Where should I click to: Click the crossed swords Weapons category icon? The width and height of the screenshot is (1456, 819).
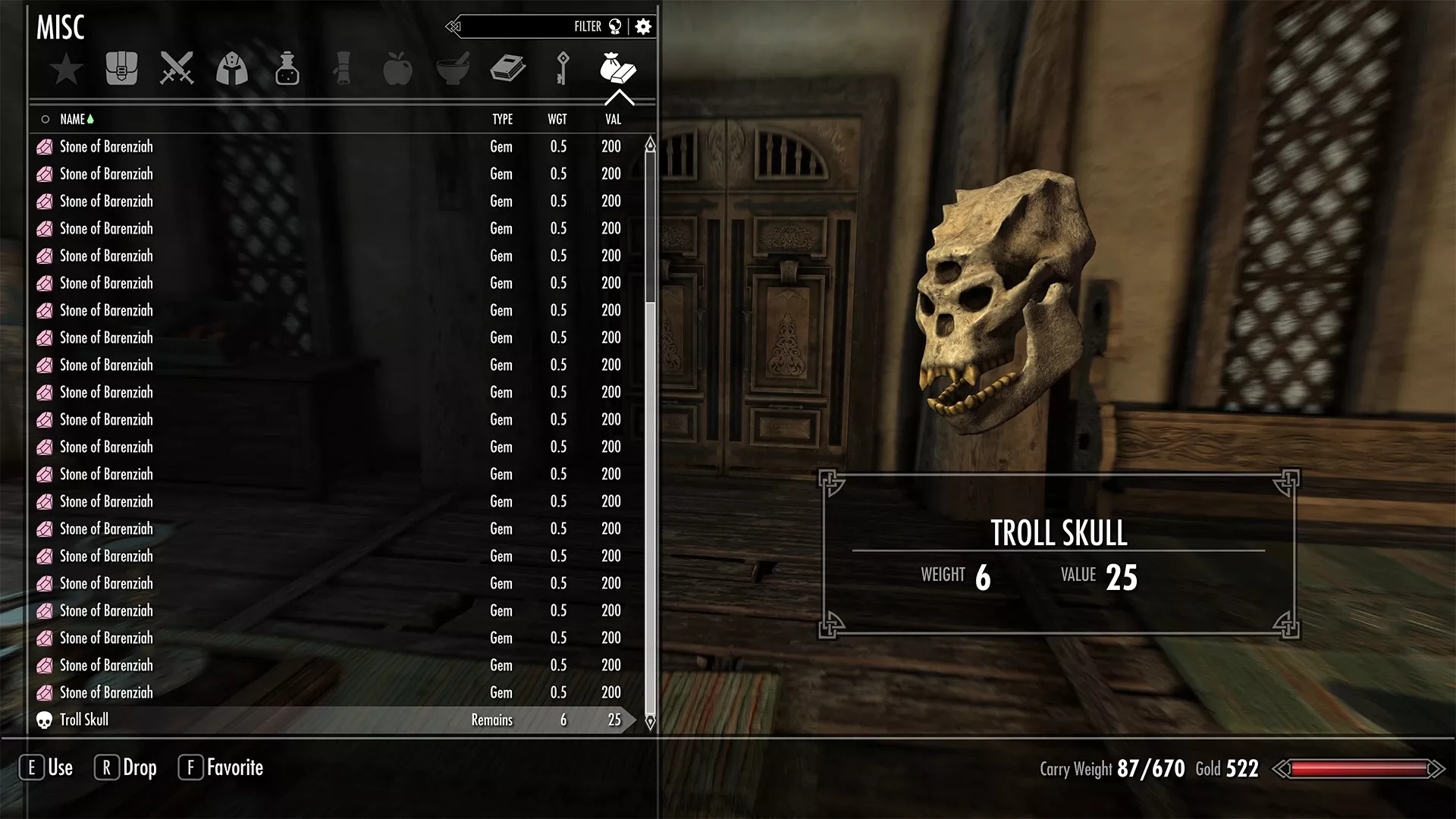coord(176,68)
